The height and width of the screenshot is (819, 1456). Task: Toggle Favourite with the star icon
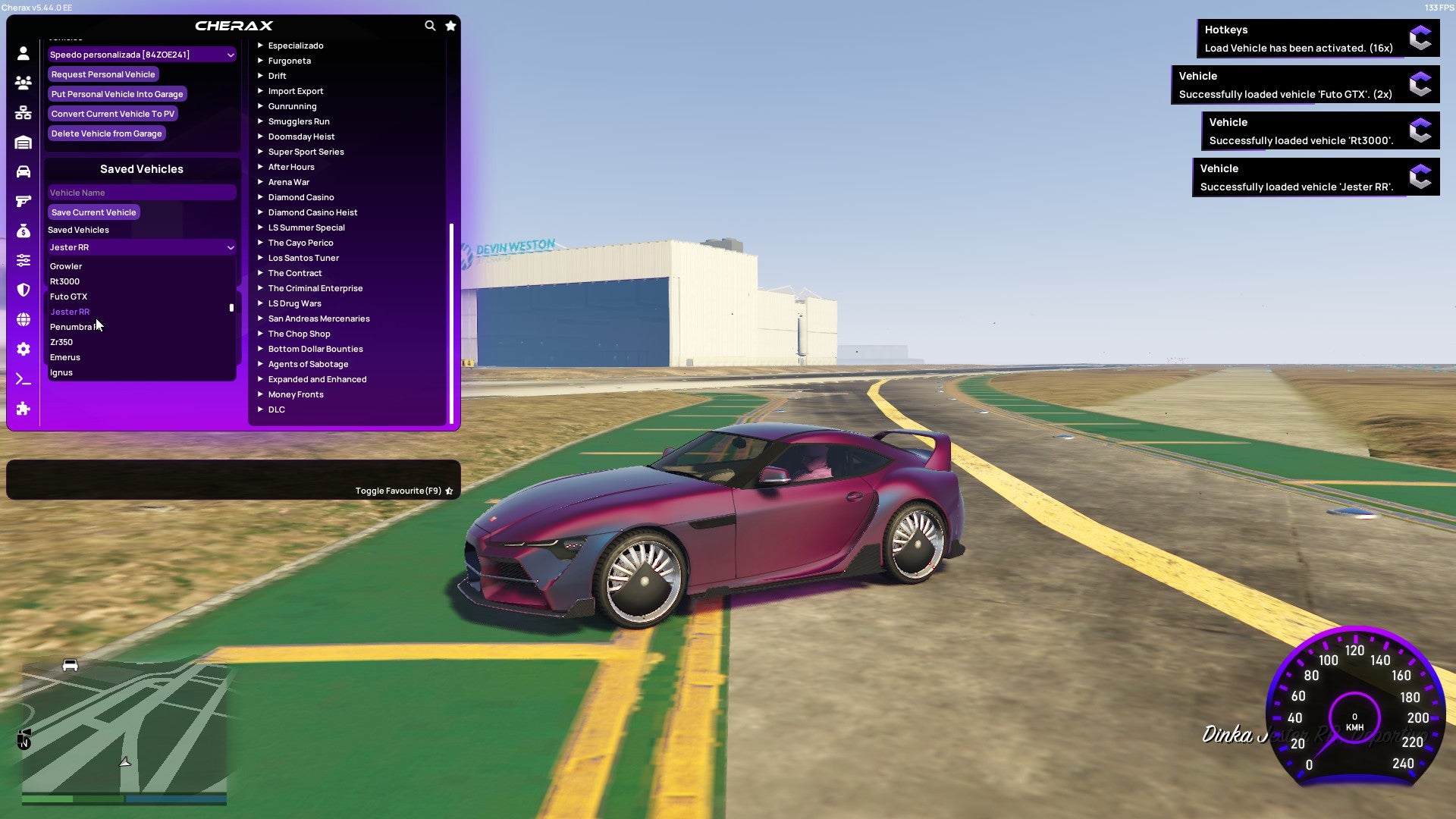(450, 25)
